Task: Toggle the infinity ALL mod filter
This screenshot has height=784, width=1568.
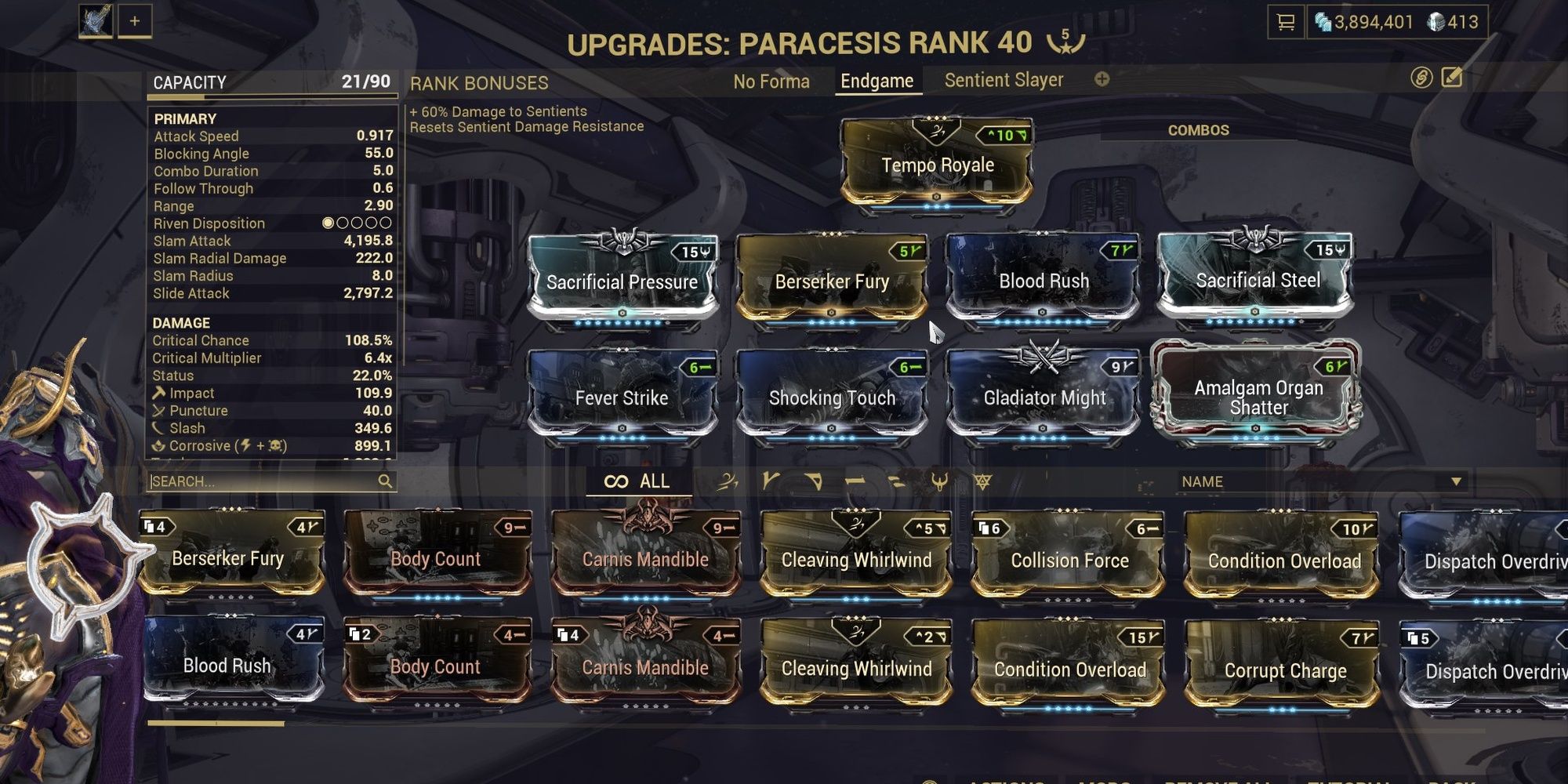Action: 637,481
